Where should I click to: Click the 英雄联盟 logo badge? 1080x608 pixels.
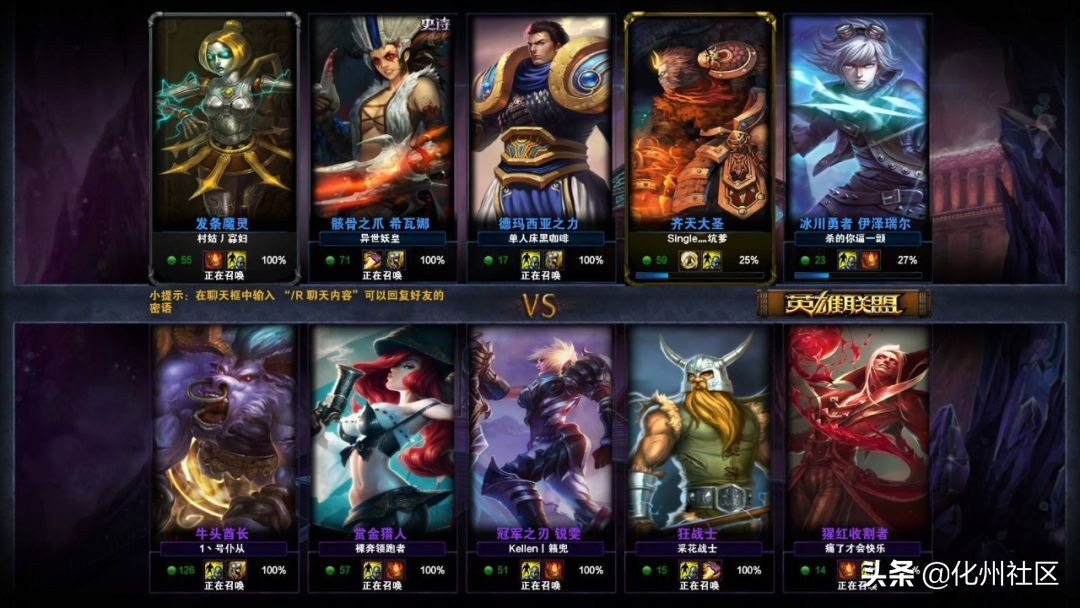[843, 304]
